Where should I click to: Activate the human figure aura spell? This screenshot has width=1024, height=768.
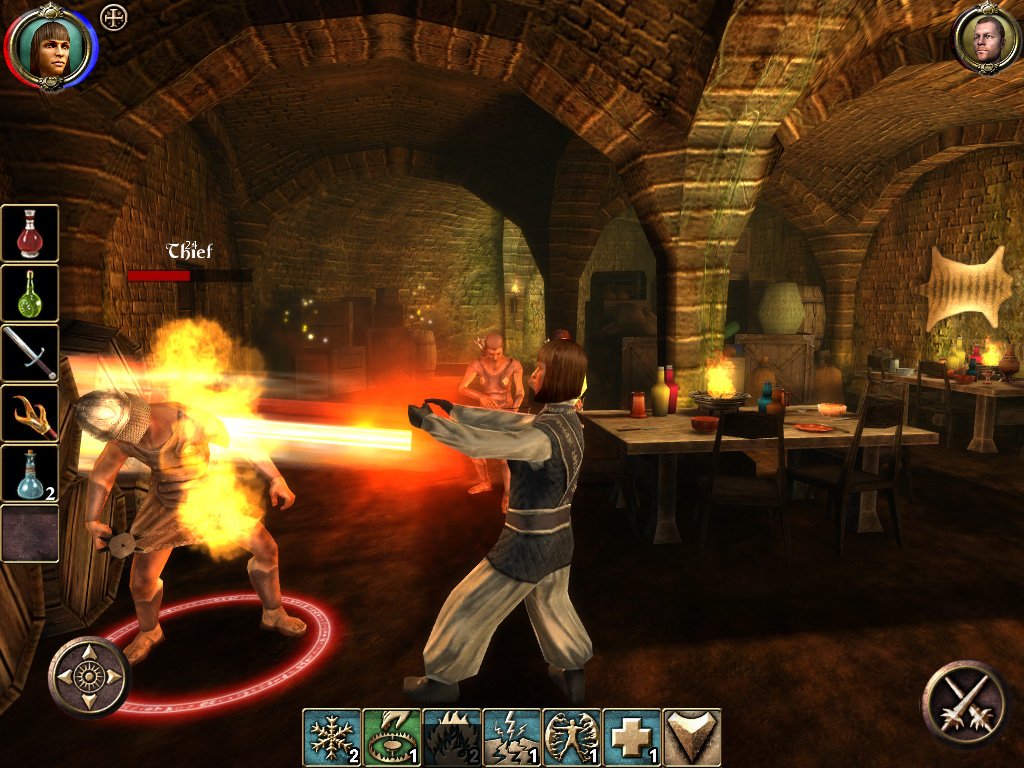571,737
